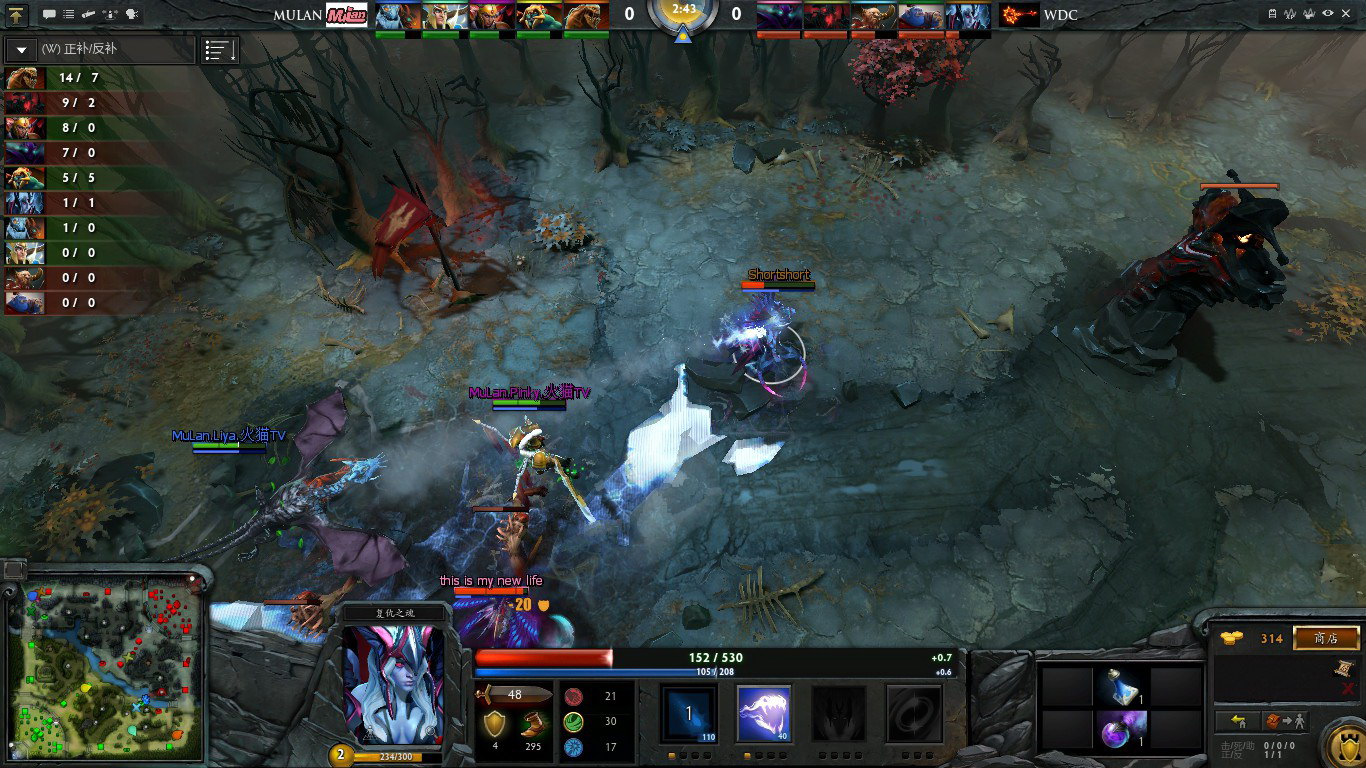Open the XP graph icon in top bar
The width and height of the screenshot is (1366, 768).
(x=1290, y=14)
